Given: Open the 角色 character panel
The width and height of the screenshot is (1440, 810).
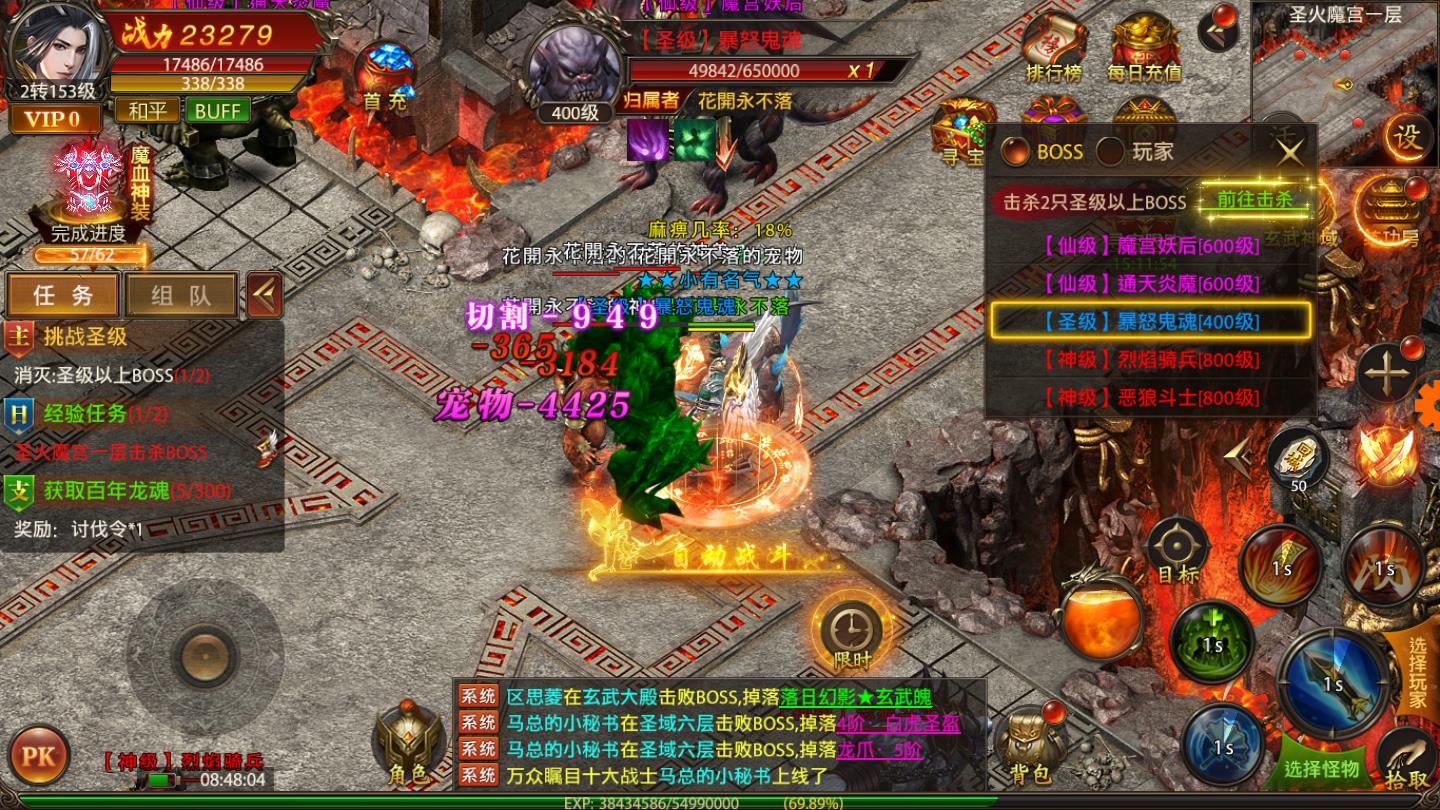Looking at the screenshot, I should point(410,740).
